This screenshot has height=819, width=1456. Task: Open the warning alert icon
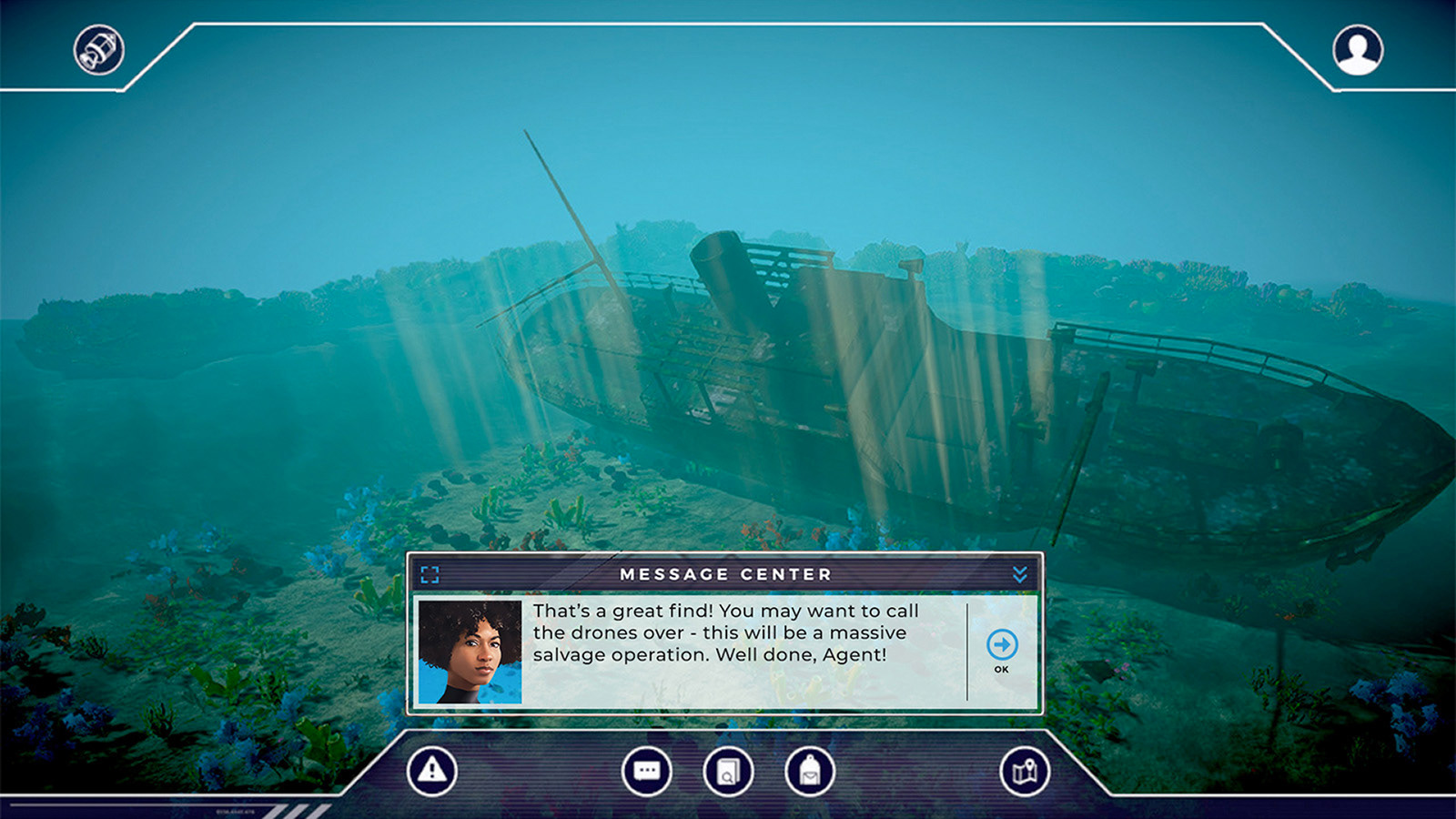click(x=431, y=771)
